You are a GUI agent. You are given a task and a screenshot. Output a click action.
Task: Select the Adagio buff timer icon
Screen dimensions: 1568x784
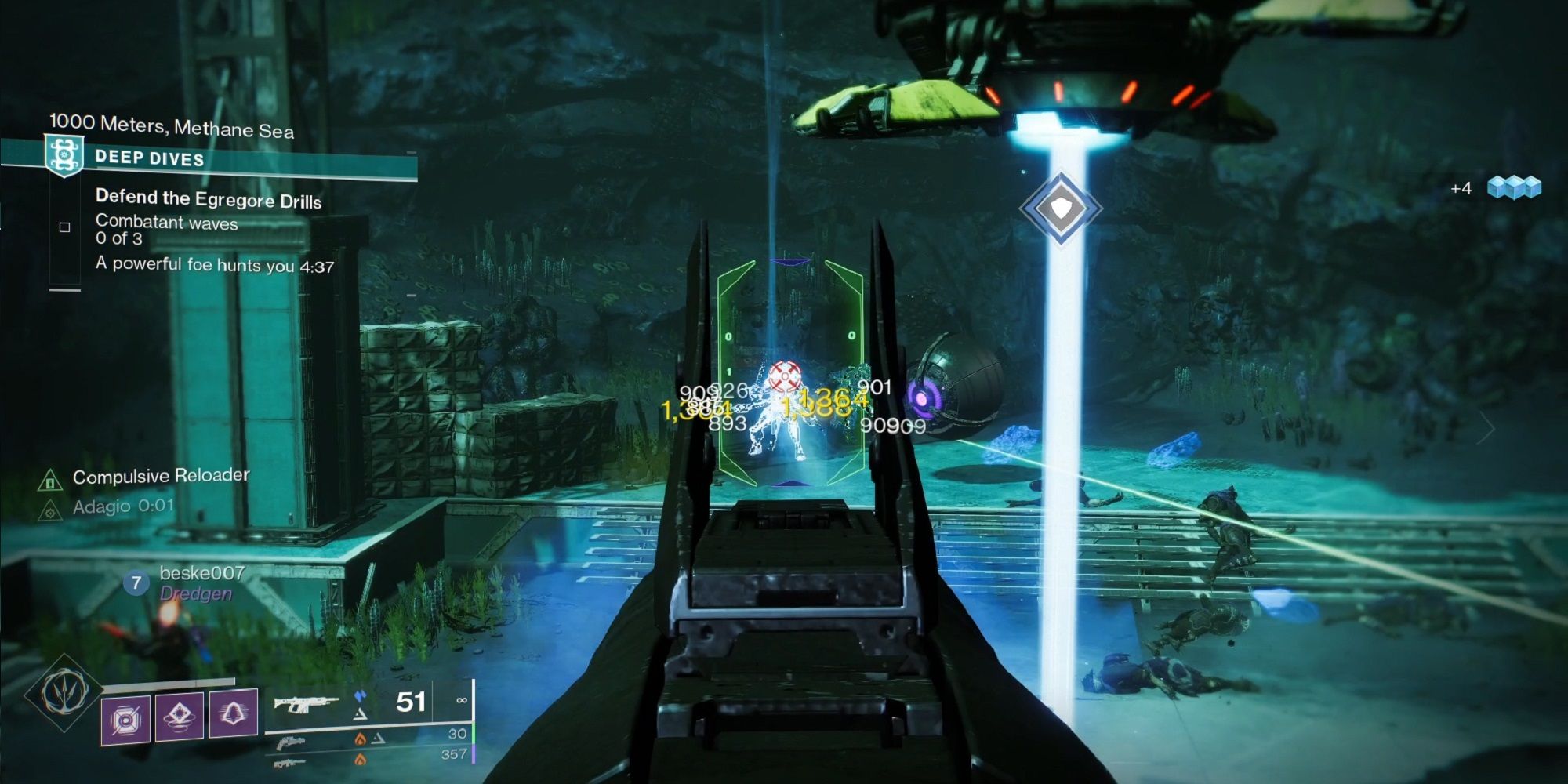click(51, 511)
